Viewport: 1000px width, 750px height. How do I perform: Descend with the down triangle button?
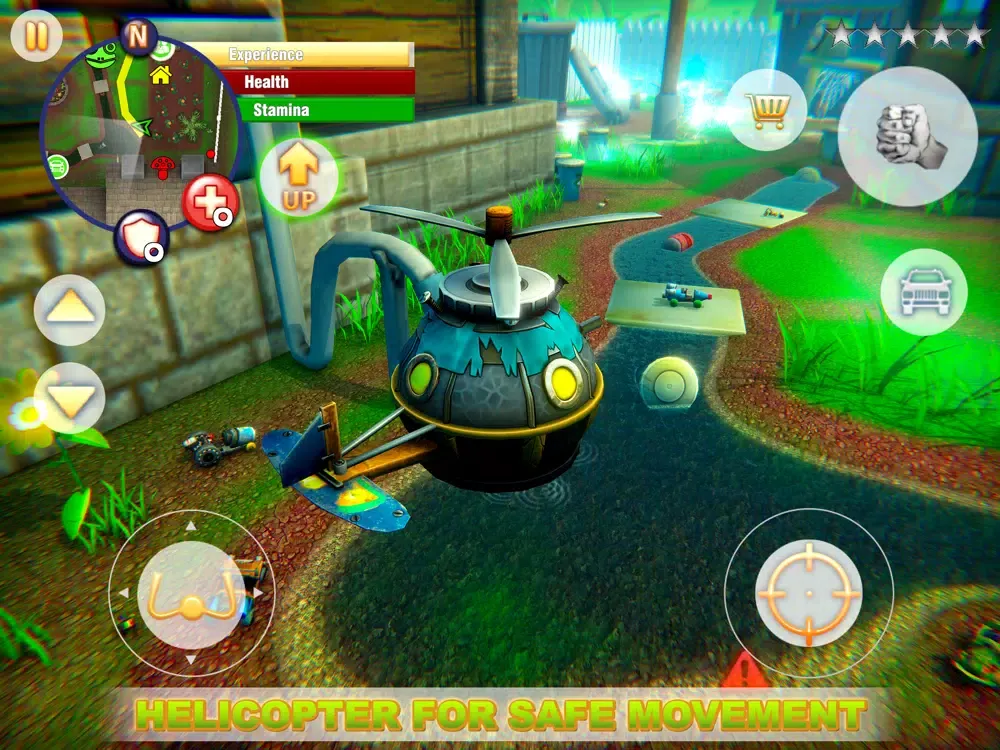tap(69, 398)
